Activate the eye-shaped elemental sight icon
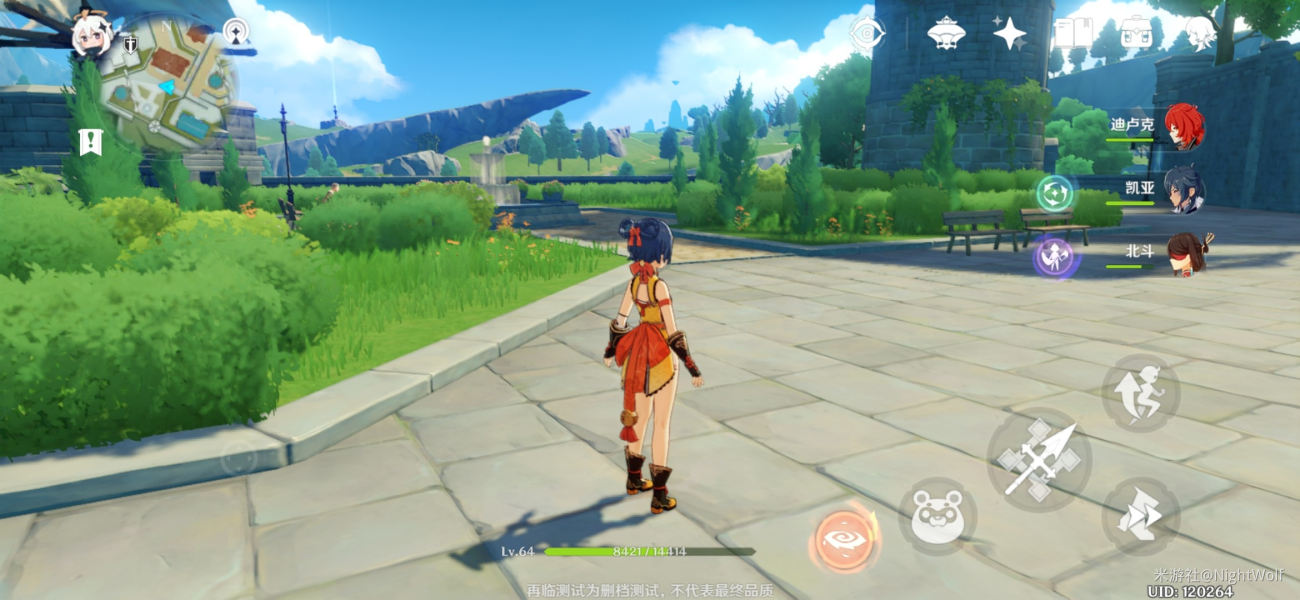 [x=867, y=33]
